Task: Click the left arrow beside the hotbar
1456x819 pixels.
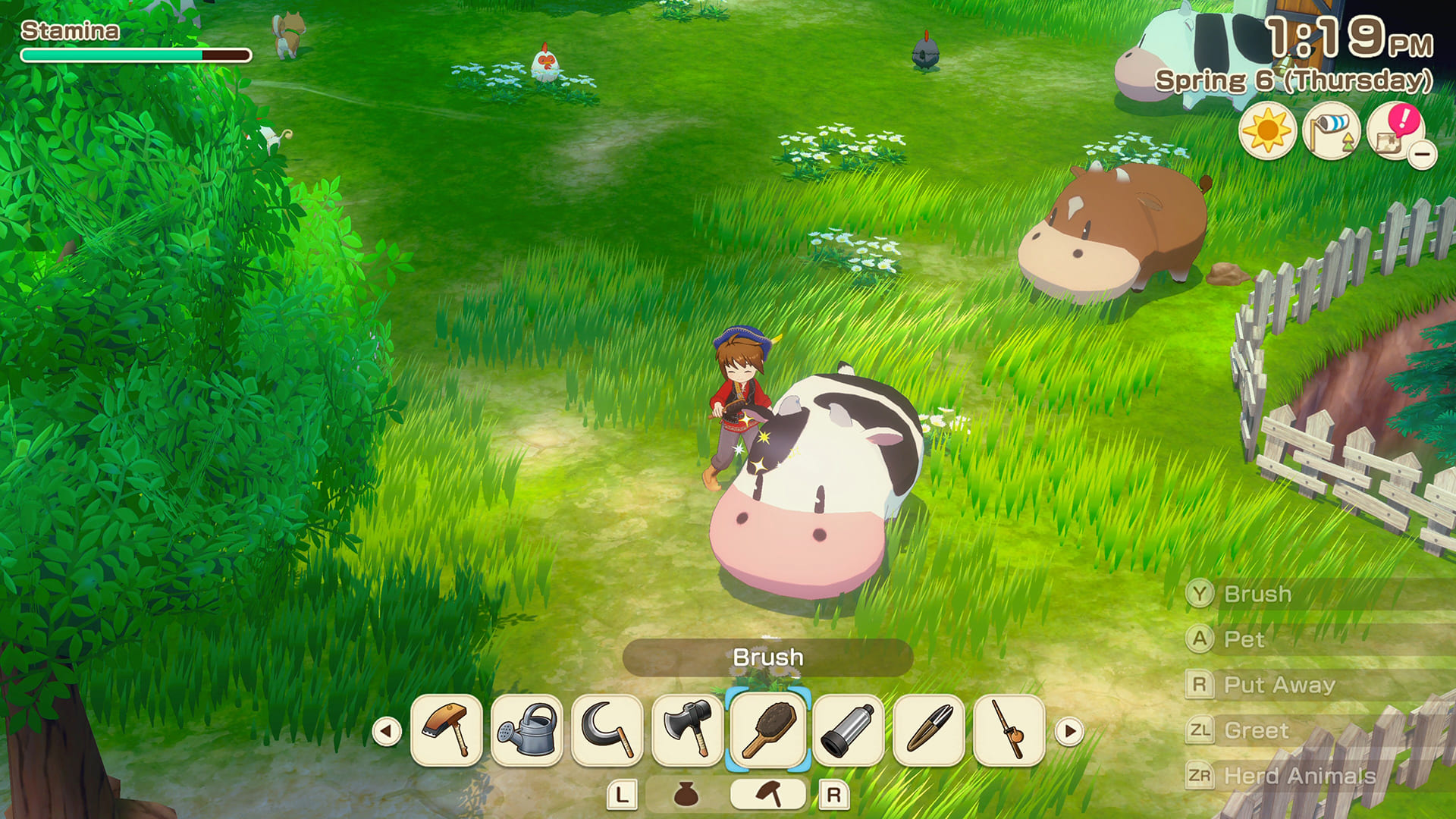Action: pos(387,732)
